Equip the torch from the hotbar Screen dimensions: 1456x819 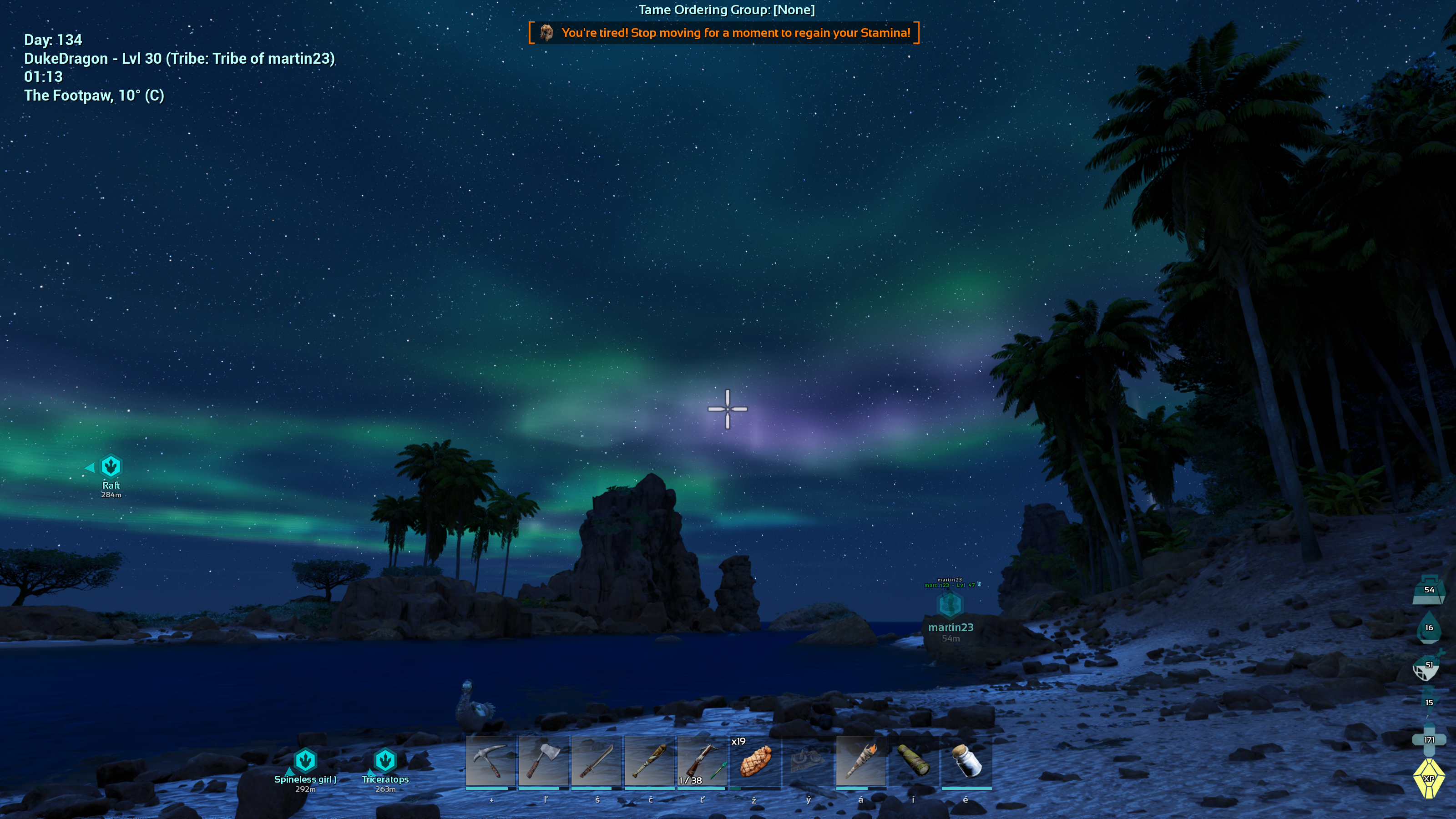tap(861, 761)
